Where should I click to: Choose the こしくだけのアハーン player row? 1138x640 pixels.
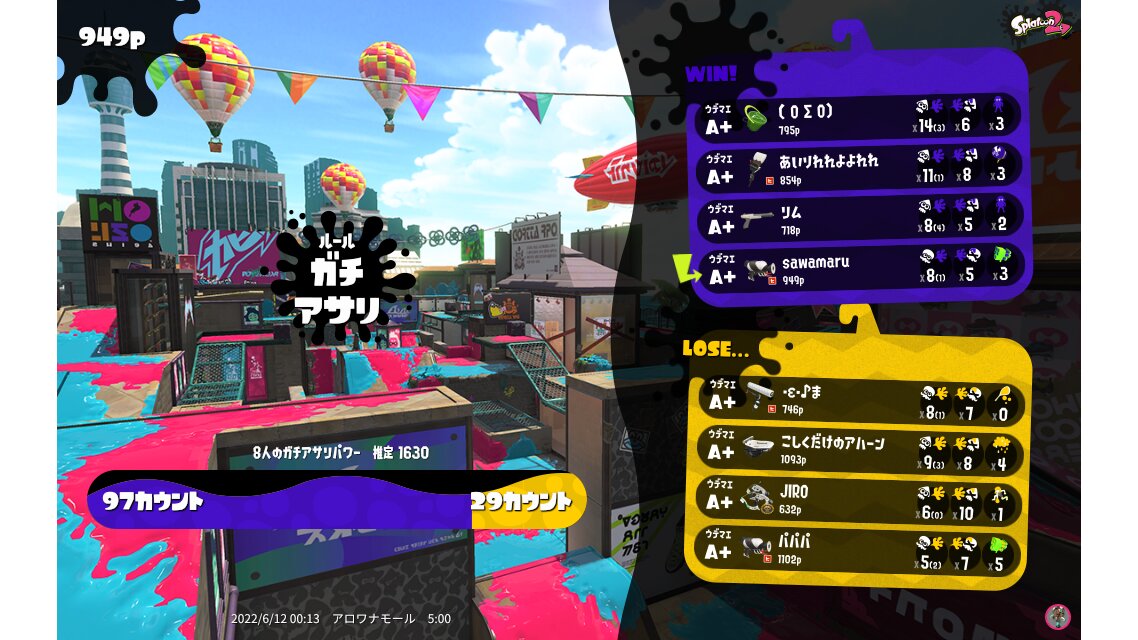click(858, 450)
